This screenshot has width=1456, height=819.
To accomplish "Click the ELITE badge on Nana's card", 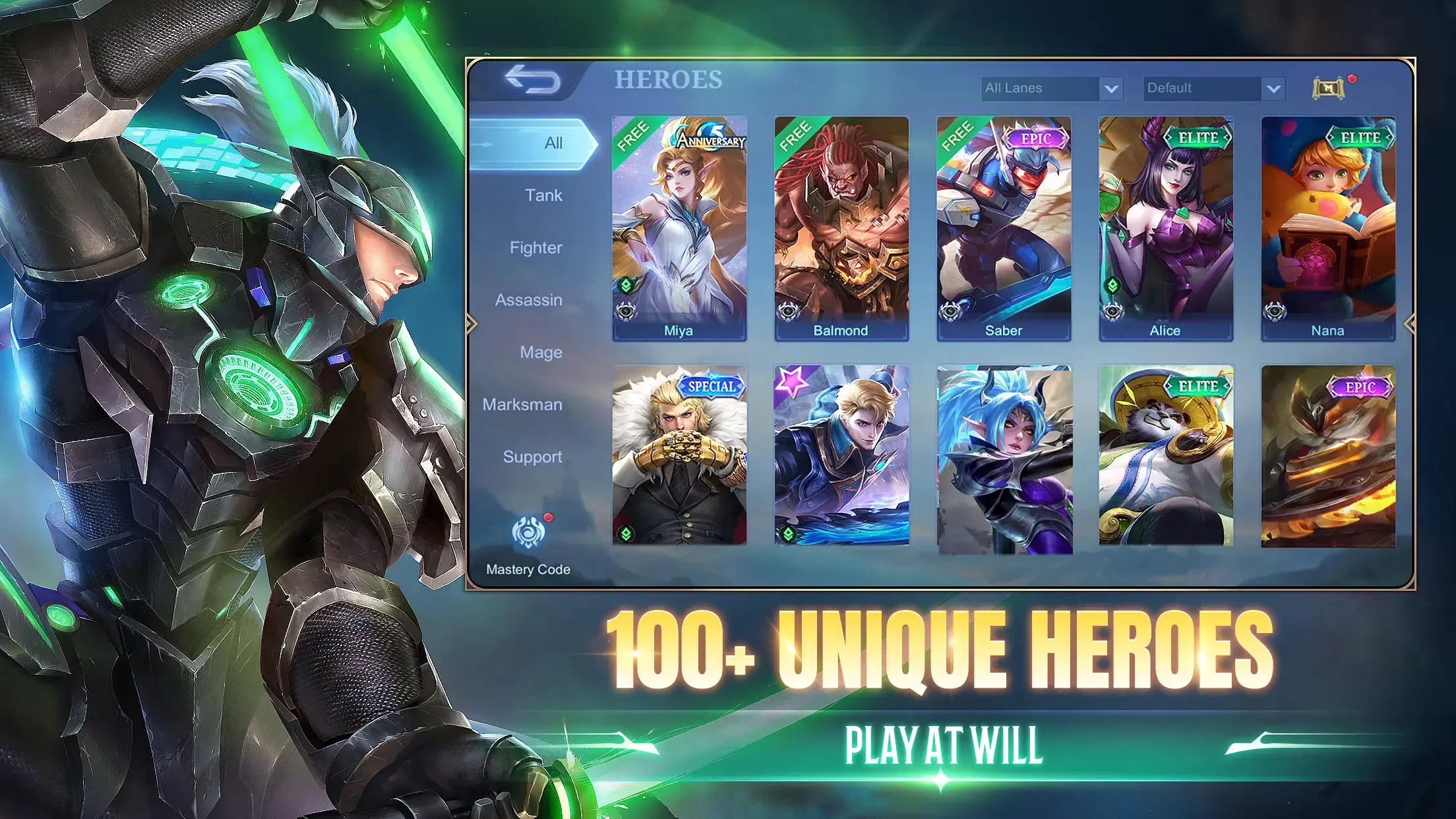I will [1360, 136].
